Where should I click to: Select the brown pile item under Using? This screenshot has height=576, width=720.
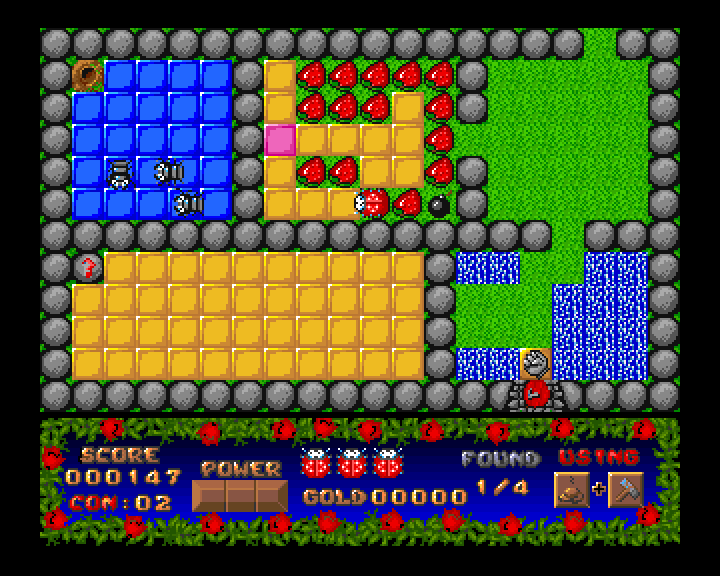click(x=571, y=490)
